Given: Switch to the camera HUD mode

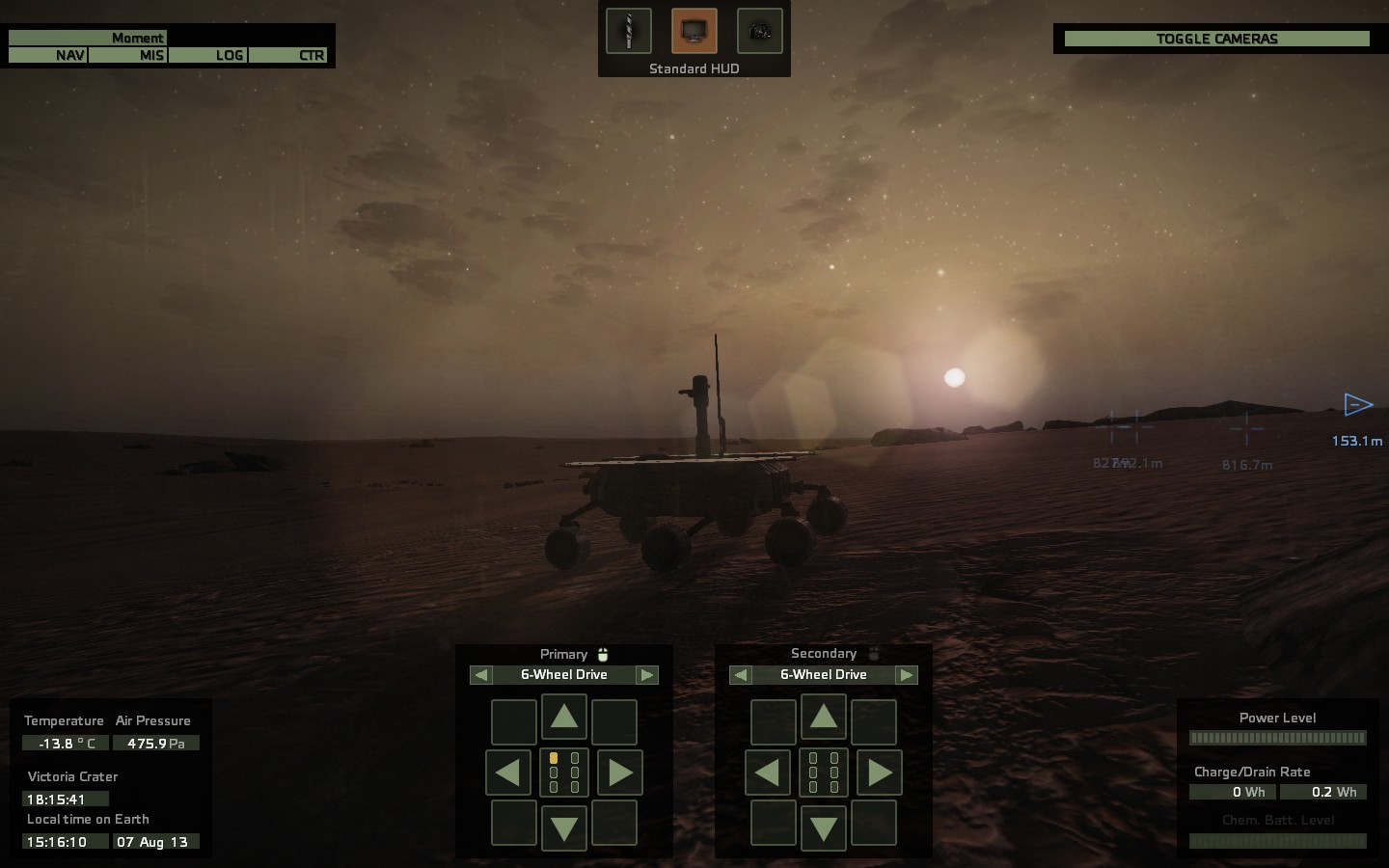Looking at the screenshot, I should (x=759, y=31).
